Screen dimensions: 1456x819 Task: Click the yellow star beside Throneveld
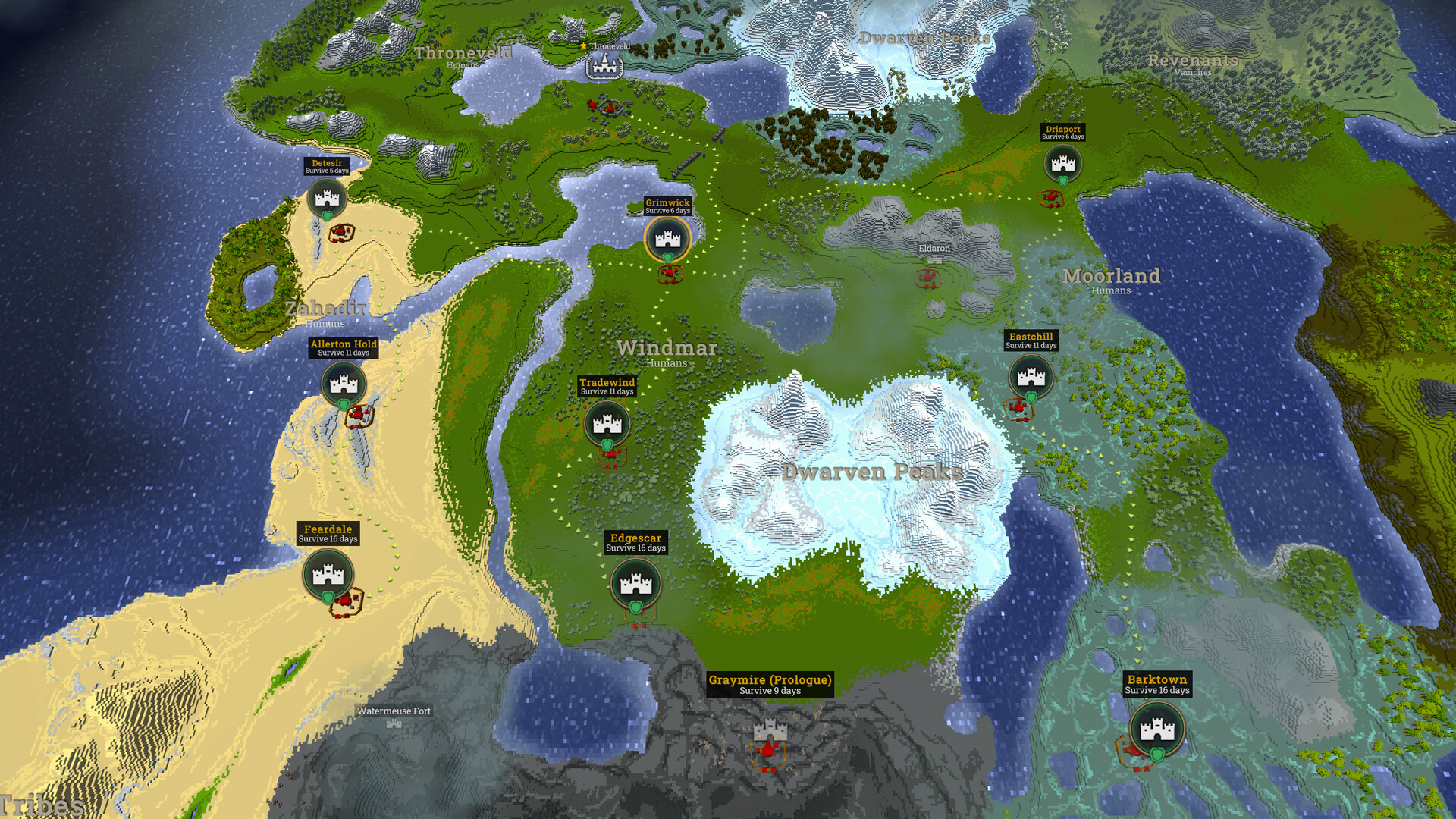point(582,45)
